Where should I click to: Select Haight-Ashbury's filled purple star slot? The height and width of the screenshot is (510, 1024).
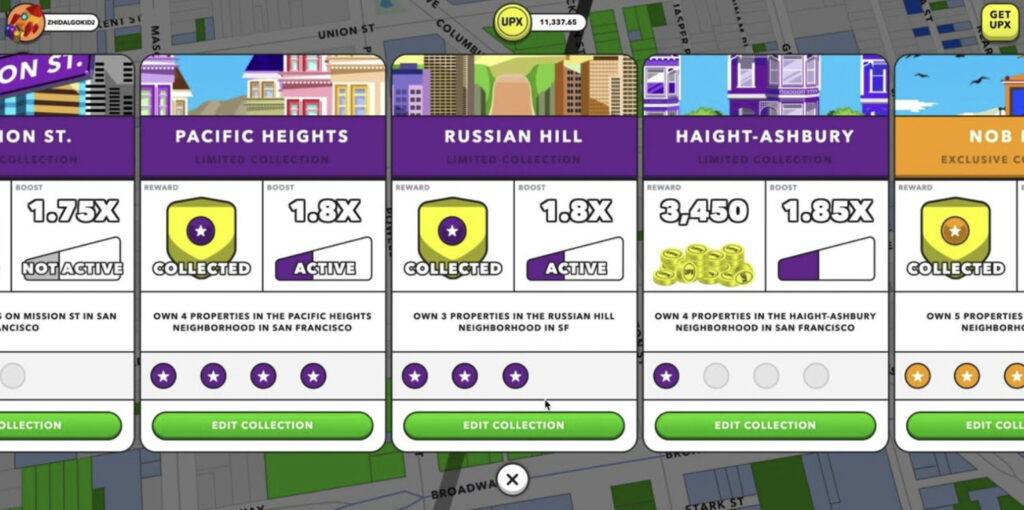[665, 376]
